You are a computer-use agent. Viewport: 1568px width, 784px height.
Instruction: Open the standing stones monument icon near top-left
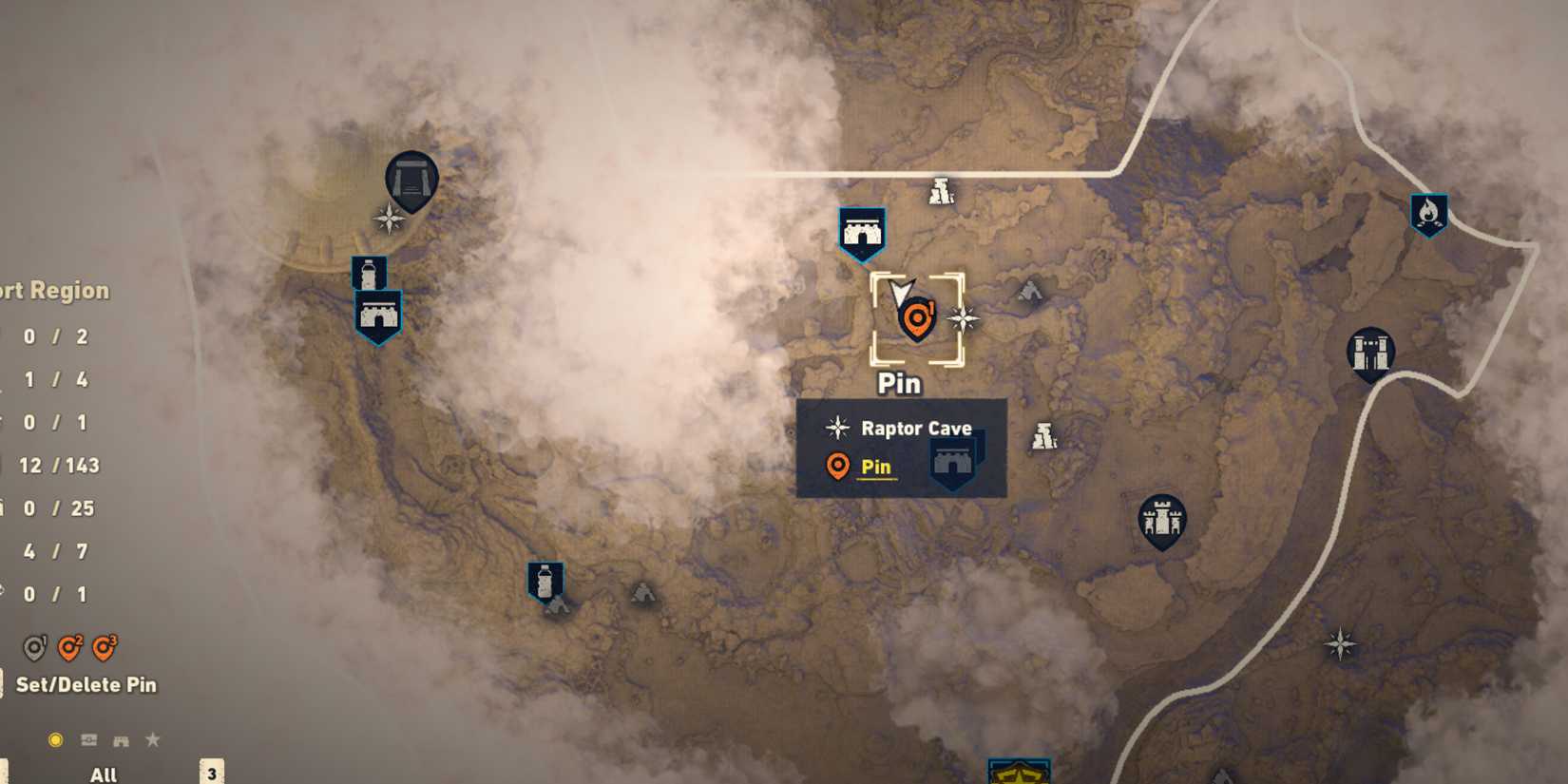[411, 181]
